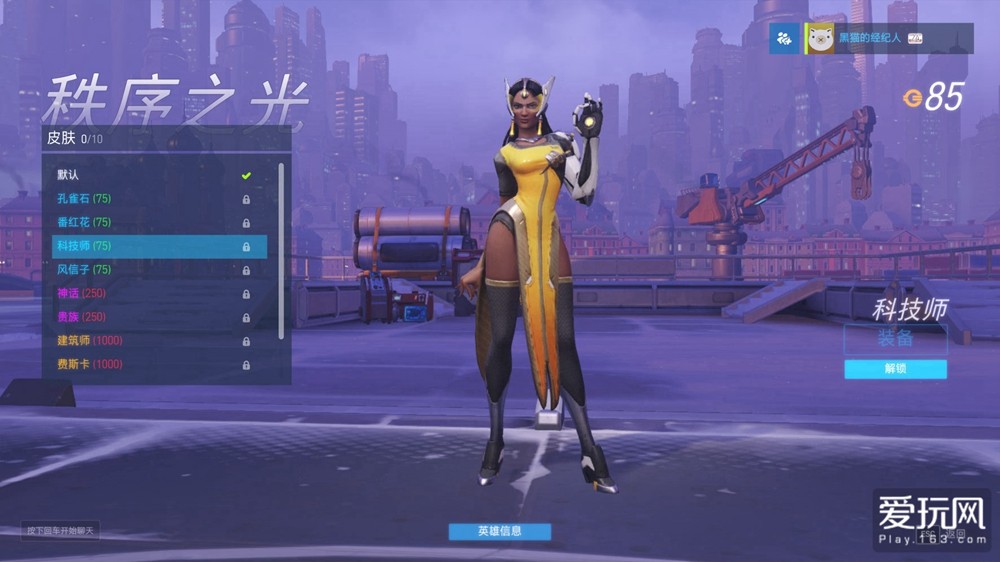Click the 装备 equip button
This screenshot has width=1000, height=562.
pyautogui.click(x=895, y=338)
